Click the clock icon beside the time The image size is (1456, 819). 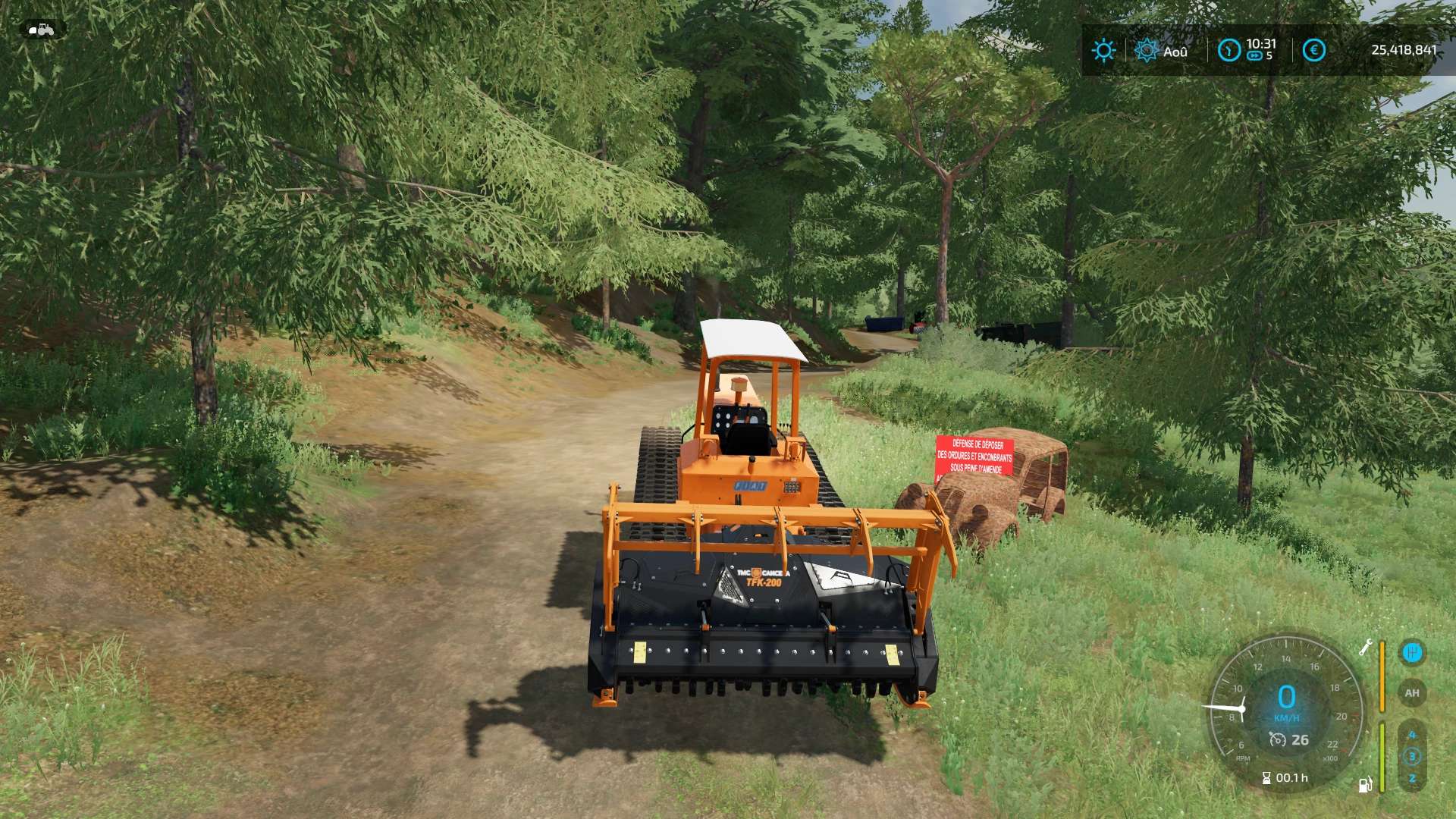pyautogui.click(x=1228, y=51)
